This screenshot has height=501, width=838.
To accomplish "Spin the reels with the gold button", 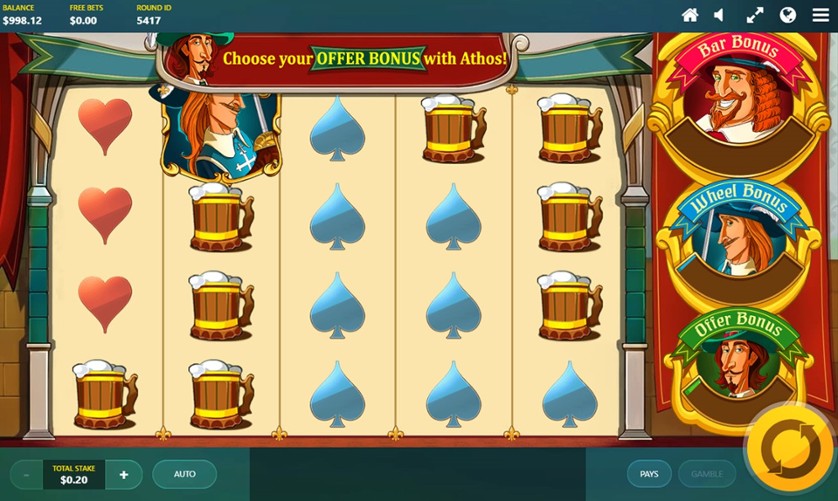I will coord(790,452).
